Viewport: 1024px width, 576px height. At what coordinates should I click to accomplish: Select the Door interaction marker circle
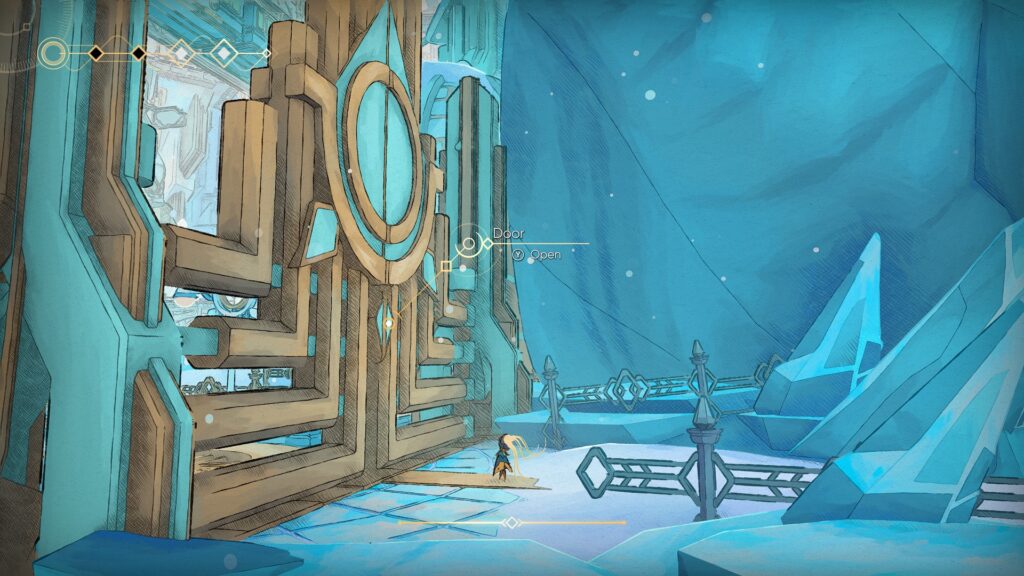pyautogui.click(x=468, y=243)
